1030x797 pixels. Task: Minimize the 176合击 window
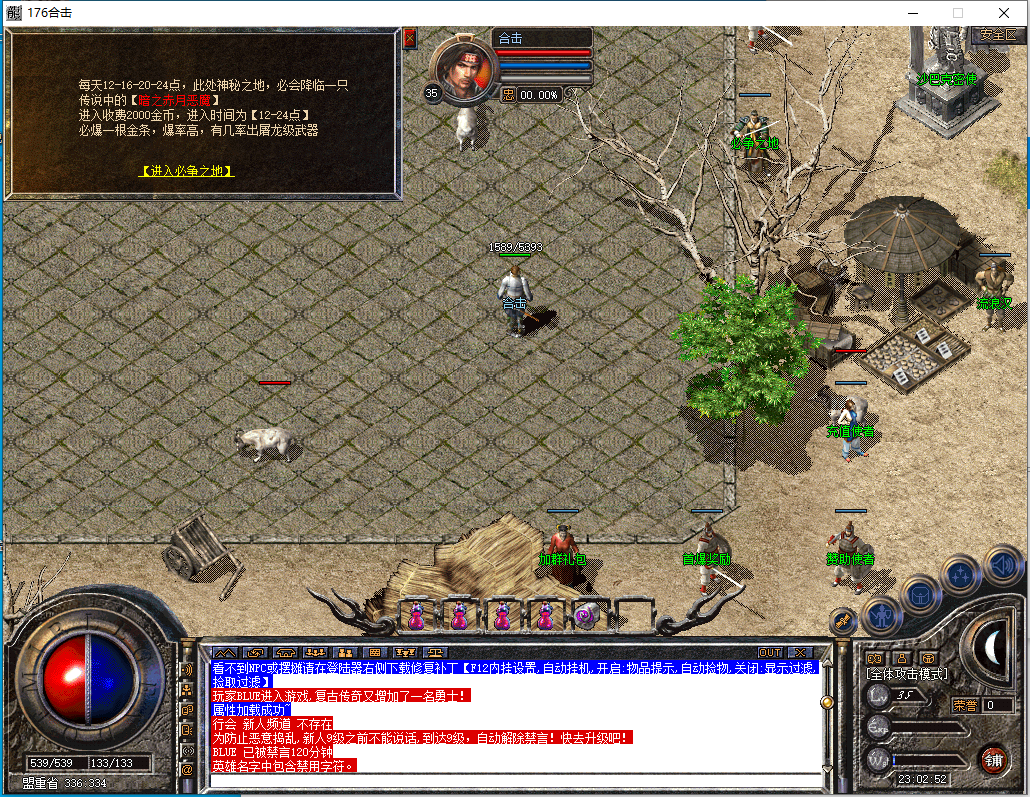pos(912,13)
